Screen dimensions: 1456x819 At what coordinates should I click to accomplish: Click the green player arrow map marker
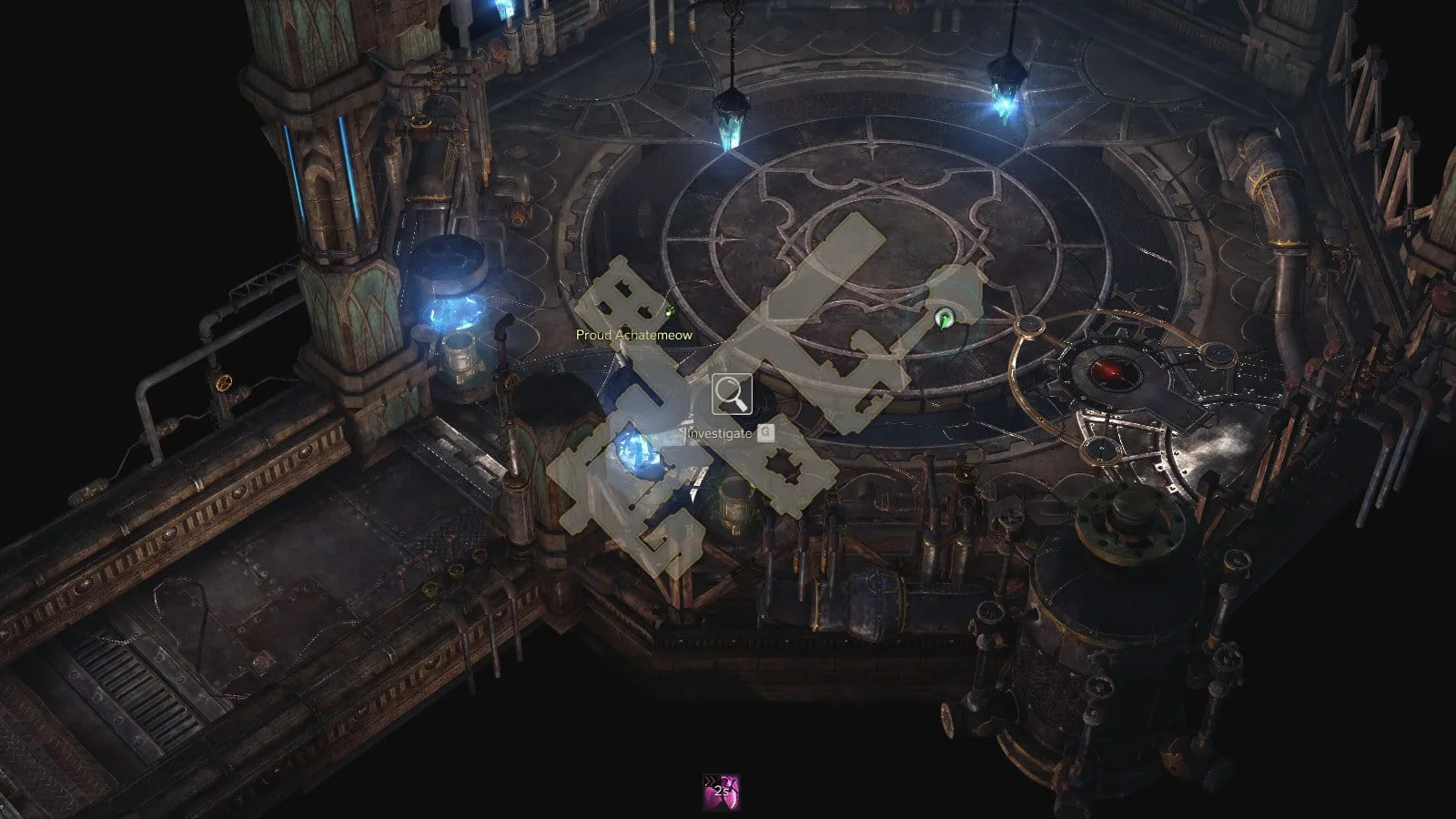click(x=945, y=318)
